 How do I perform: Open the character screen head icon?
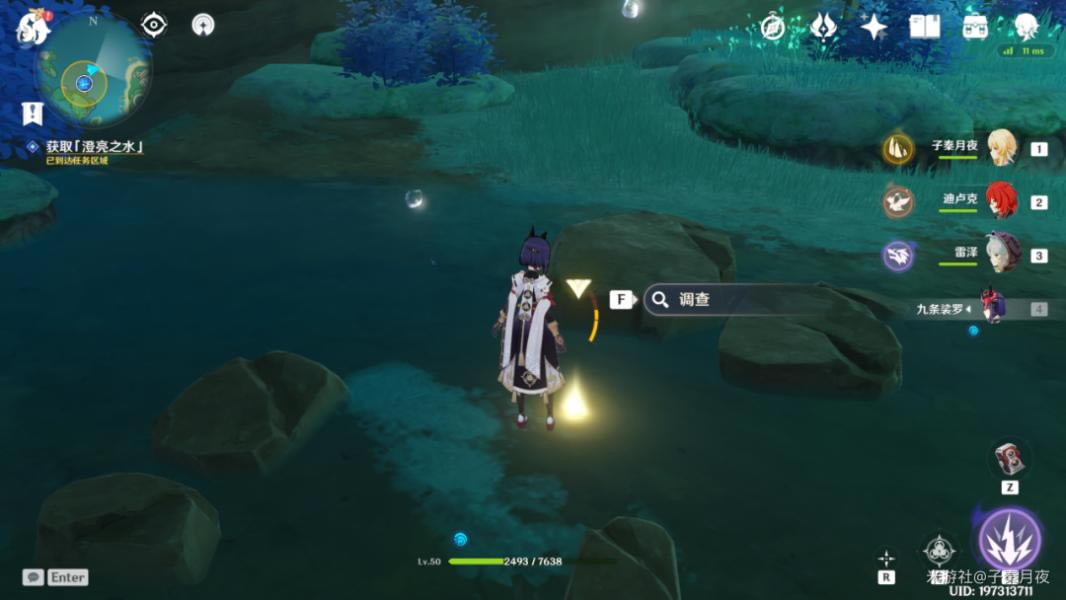tap(1026, 27)
